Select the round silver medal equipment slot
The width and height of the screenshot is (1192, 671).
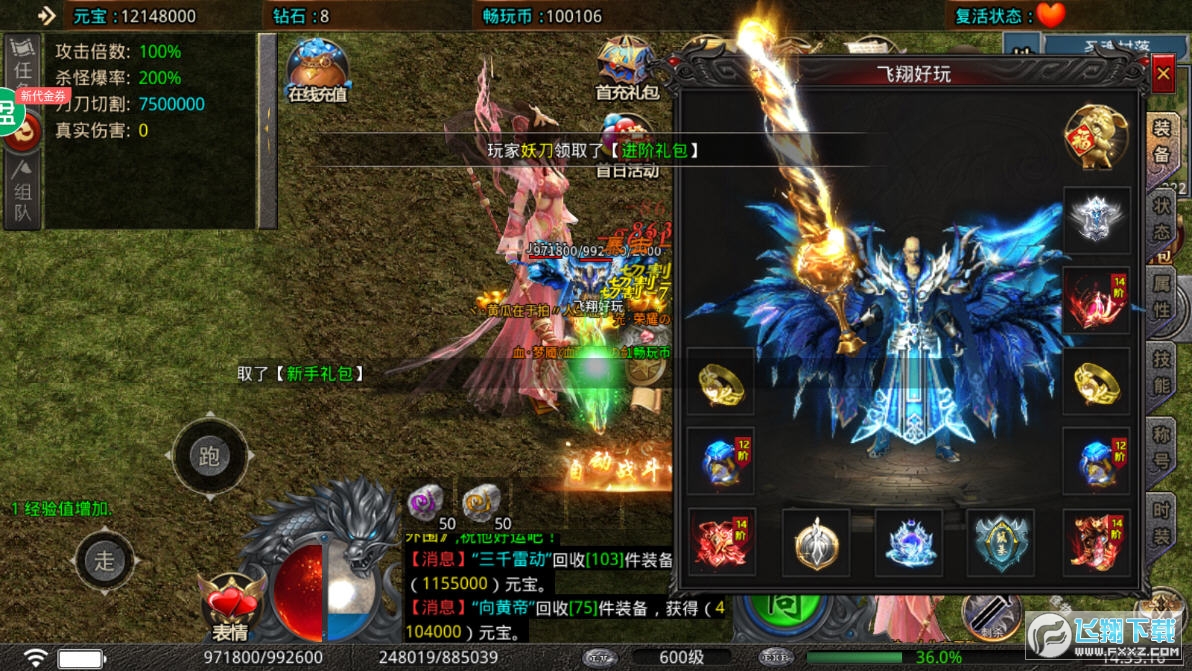pos(815,541)
